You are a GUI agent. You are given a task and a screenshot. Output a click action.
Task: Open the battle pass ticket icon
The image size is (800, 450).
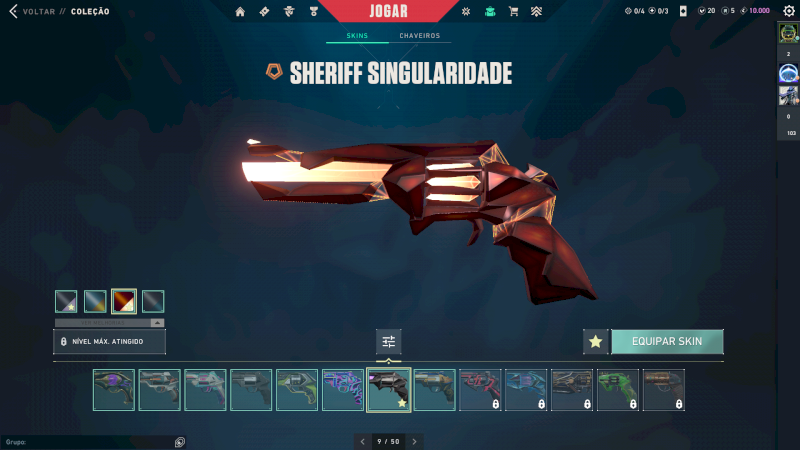click(x=264, y=12)
